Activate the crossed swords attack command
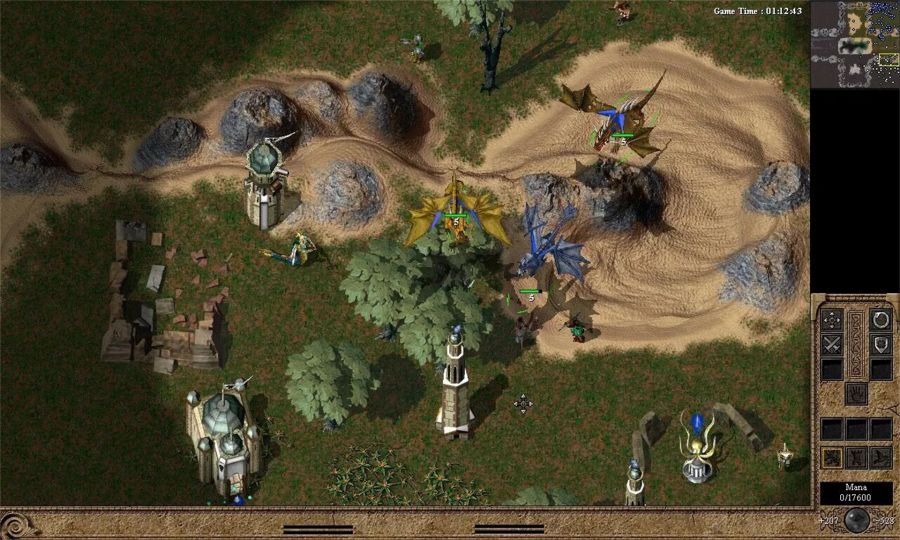 [x=831, y=345]
